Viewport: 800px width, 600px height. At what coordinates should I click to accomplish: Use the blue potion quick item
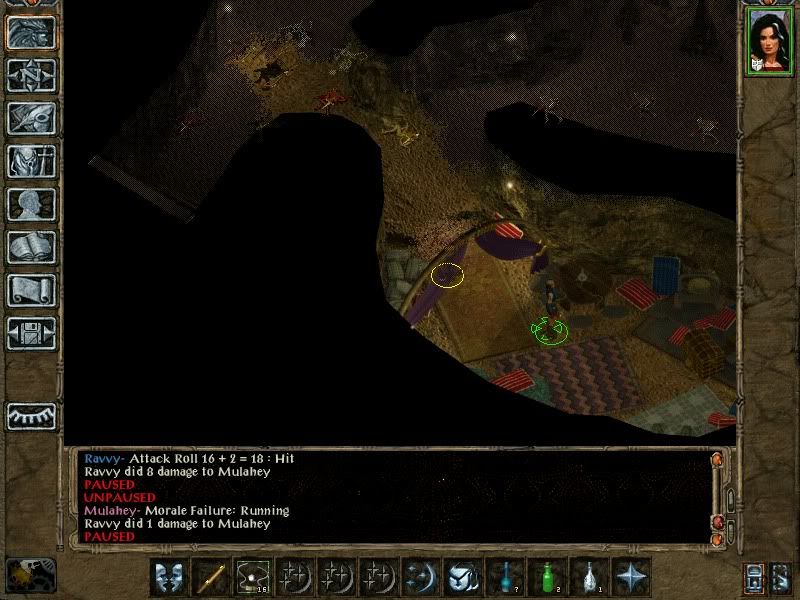[506, 577]
